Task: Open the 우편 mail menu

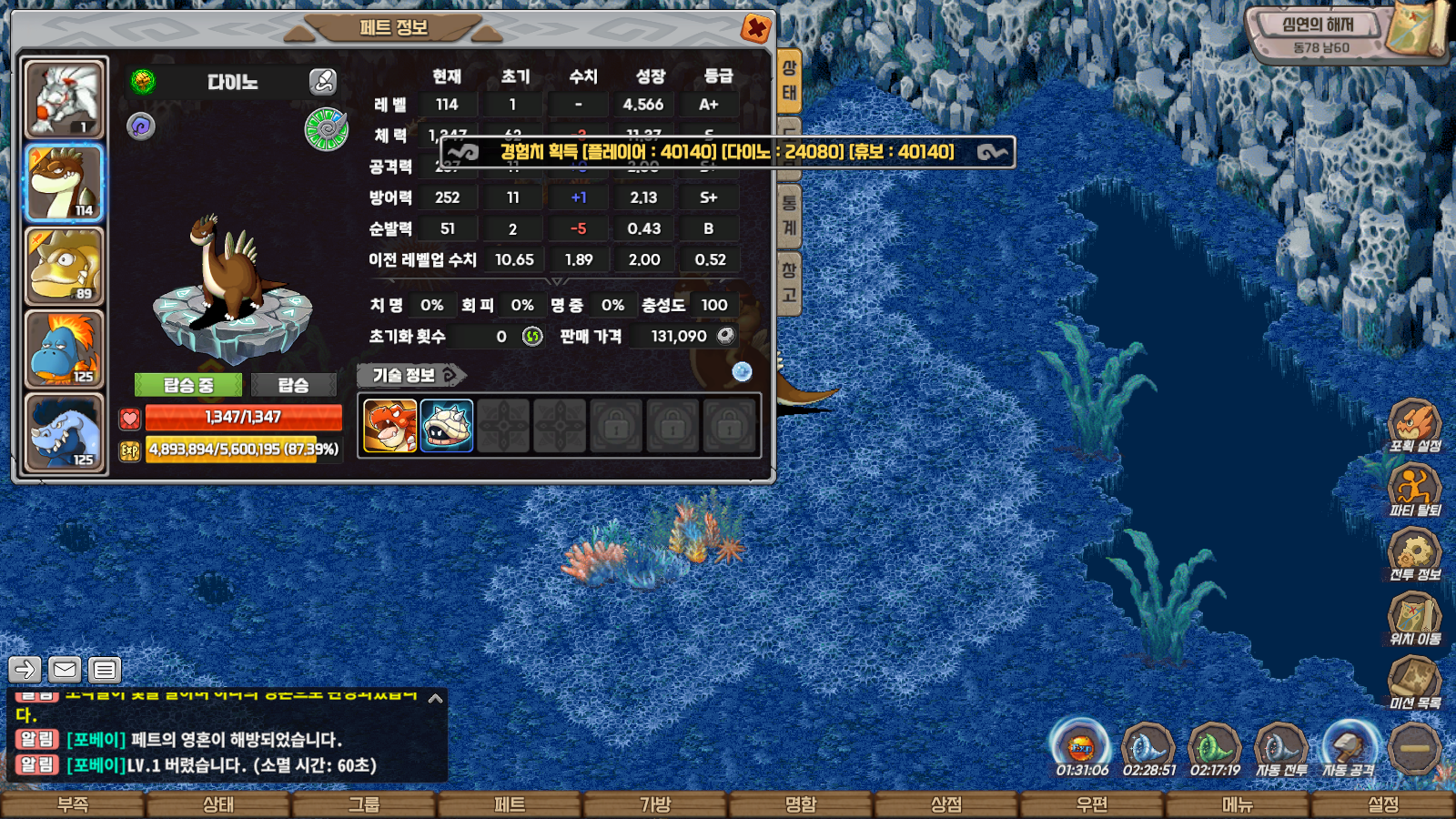Action: coord(1092,805)
